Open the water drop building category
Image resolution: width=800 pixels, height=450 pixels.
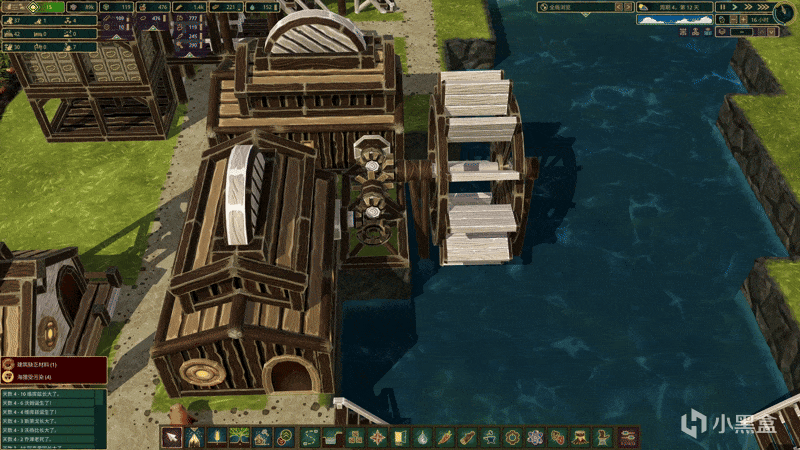pyautogui.click(x=422, y=438)
